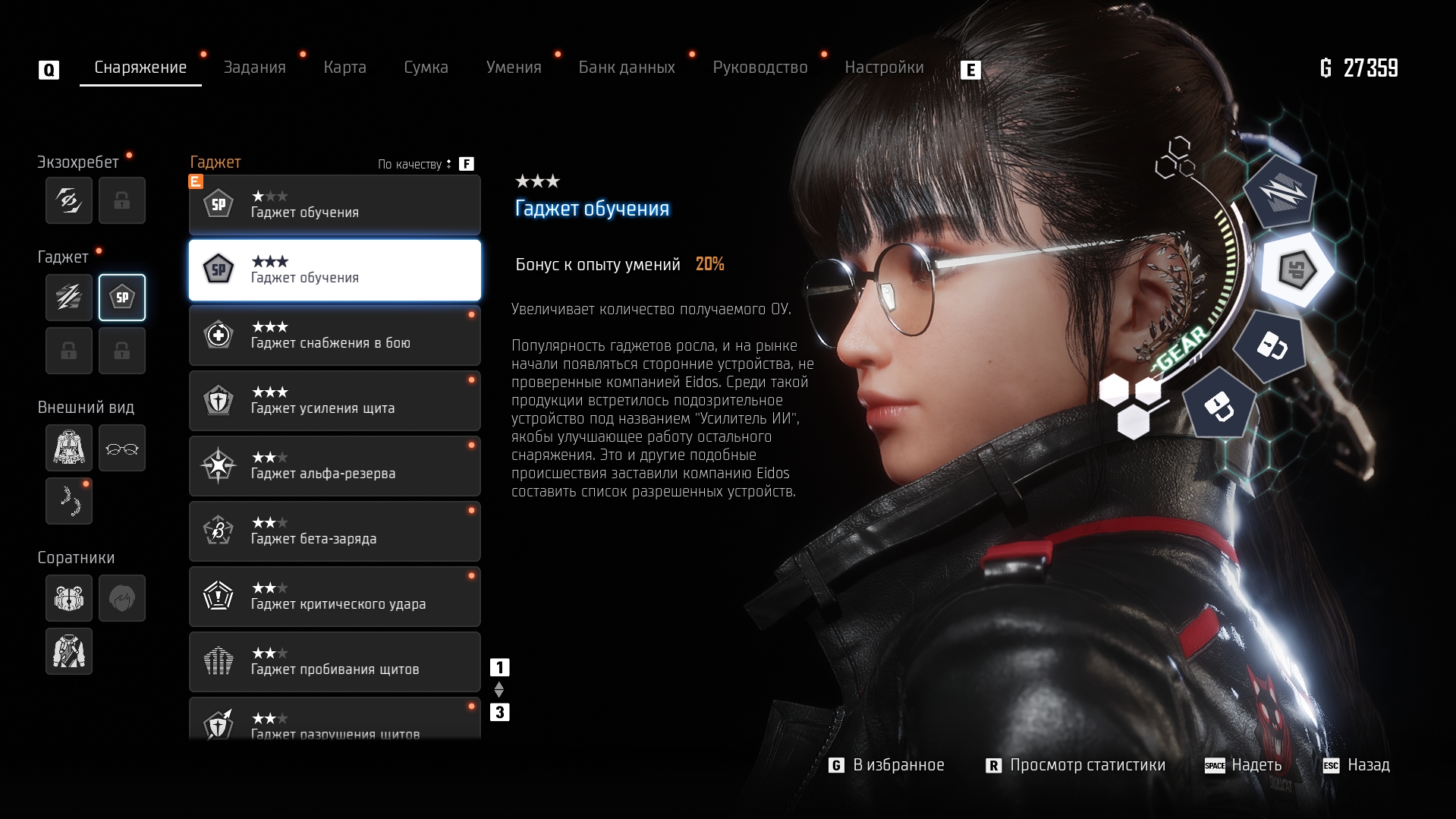Pick Гаджет альфа-резерва
Viewport: 1456px width, 819px height.
tap(335, 466)
